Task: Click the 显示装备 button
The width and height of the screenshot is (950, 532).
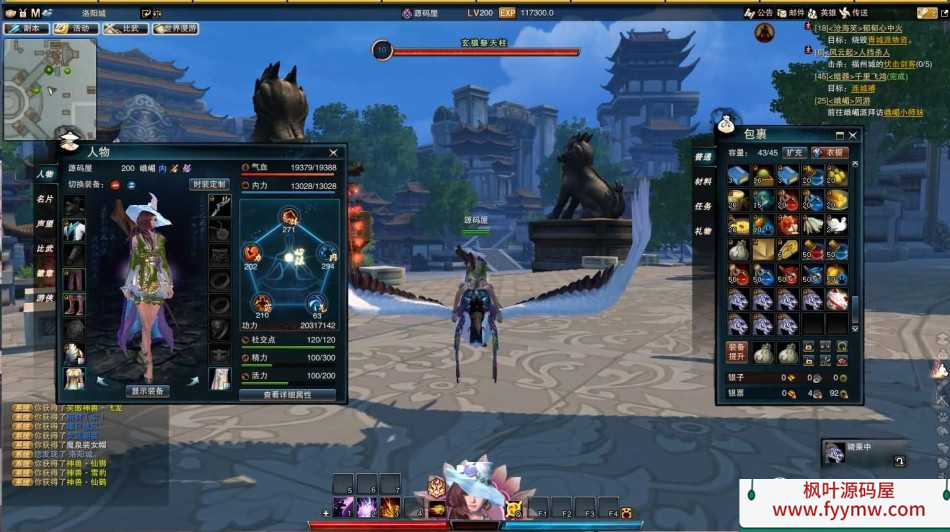Action: [148, 391]
